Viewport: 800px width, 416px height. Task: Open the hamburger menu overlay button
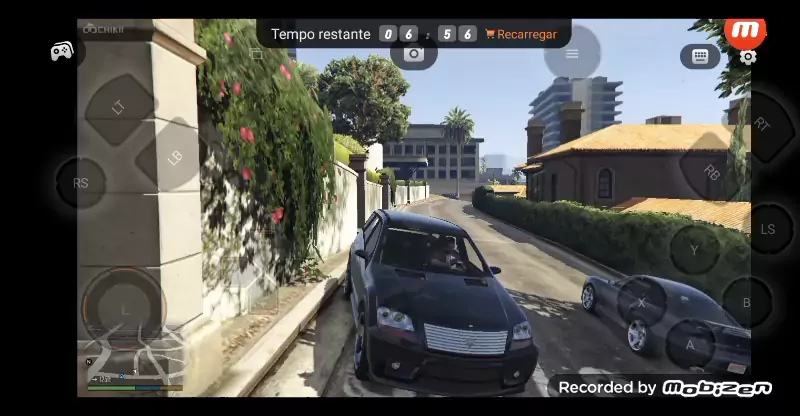(572, 54)
